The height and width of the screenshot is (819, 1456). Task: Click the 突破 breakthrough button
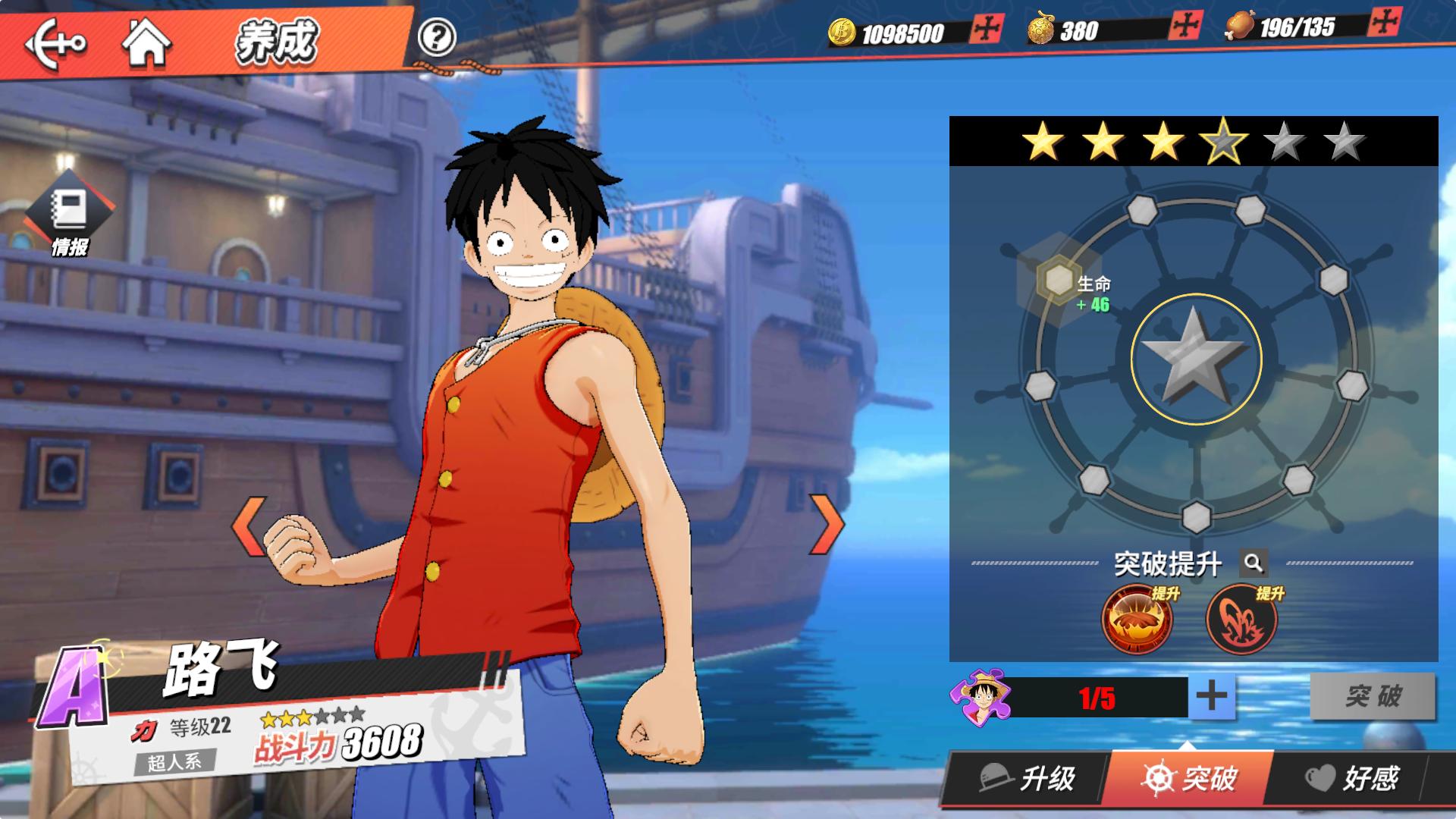pyautogui.click(x=1373, y=696)
